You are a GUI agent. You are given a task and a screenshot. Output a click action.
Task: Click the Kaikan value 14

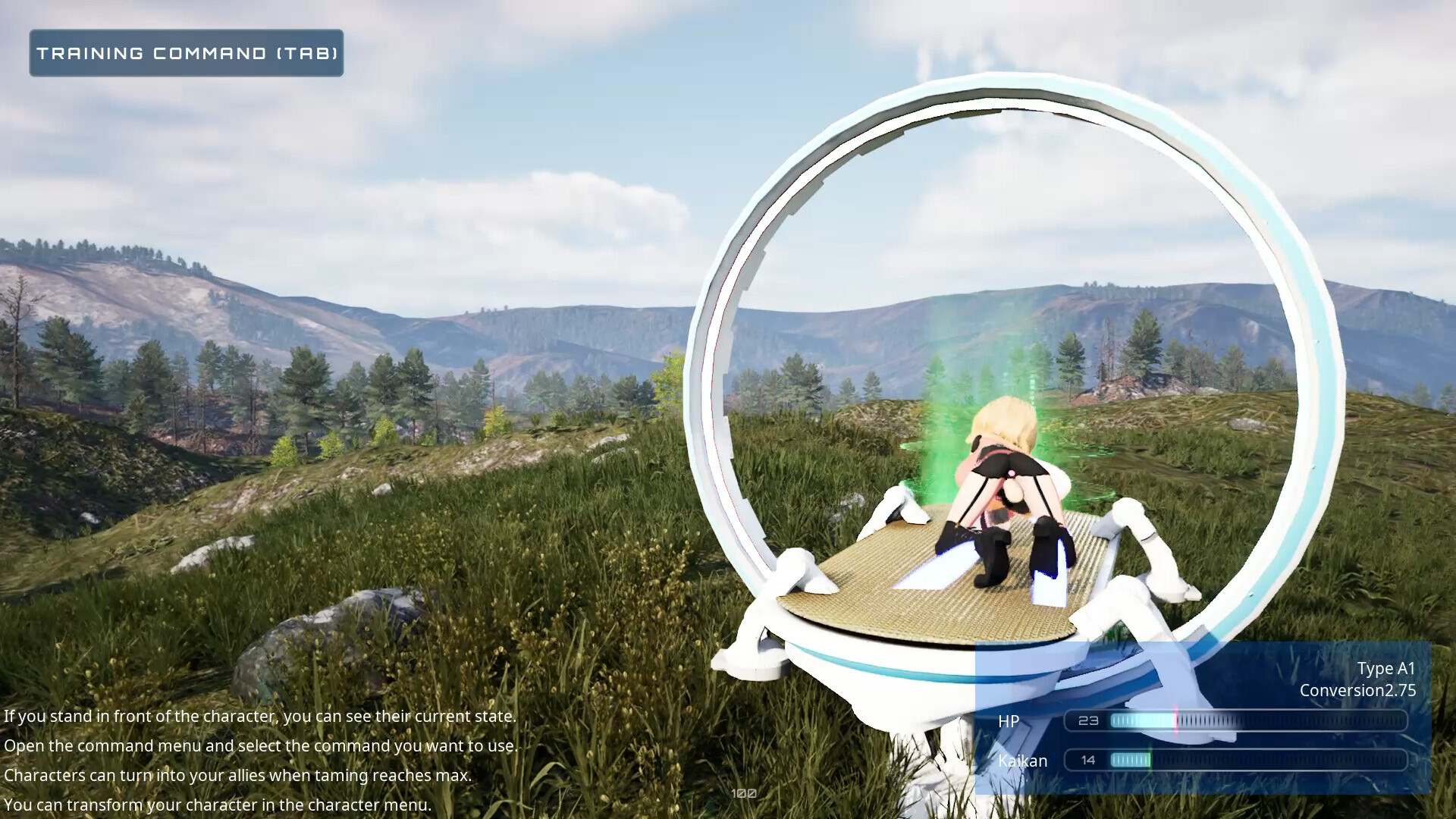point(1087,759)
